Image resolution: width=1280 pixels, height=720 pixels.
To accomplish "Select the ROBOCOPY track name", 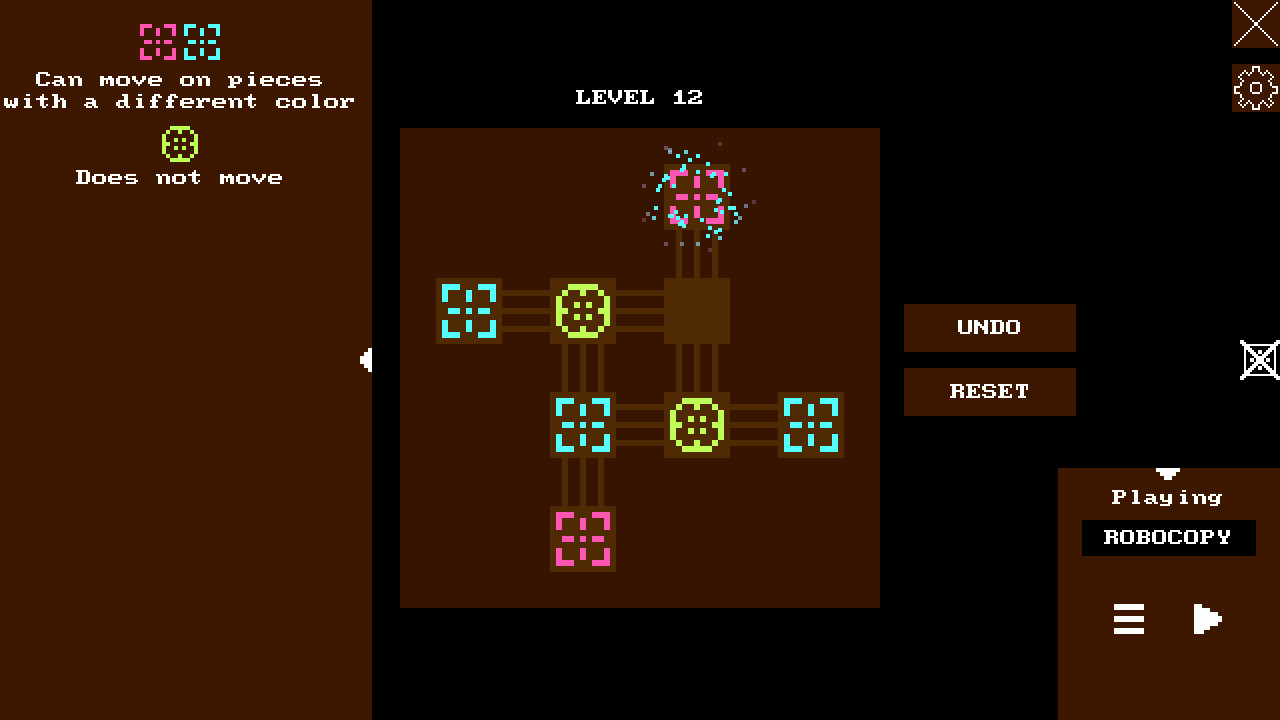I will [x=1167, y=537].
